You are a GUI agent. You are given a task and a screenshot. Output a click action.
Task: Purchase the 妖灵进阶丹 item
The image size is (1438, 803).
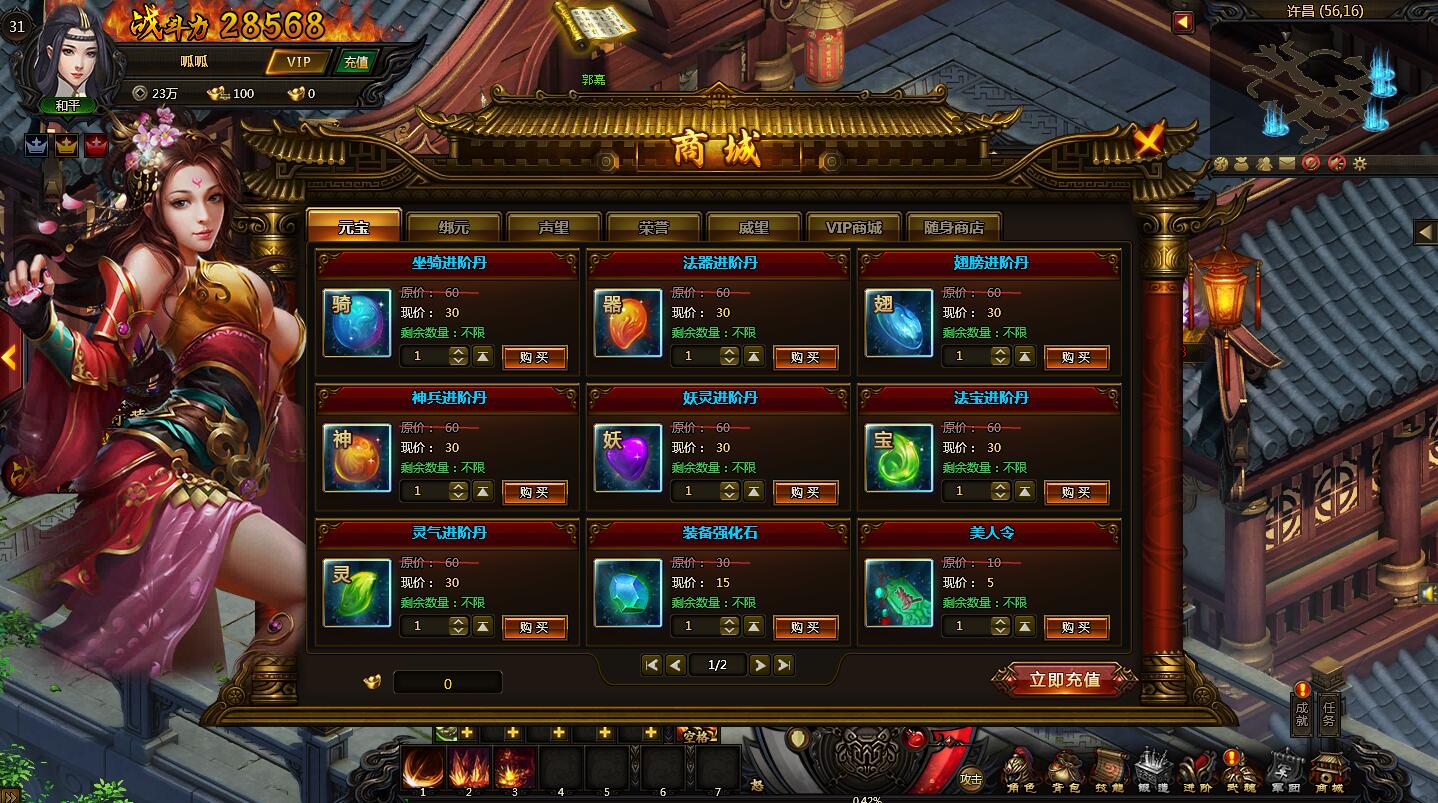click(x=805, y=492)
